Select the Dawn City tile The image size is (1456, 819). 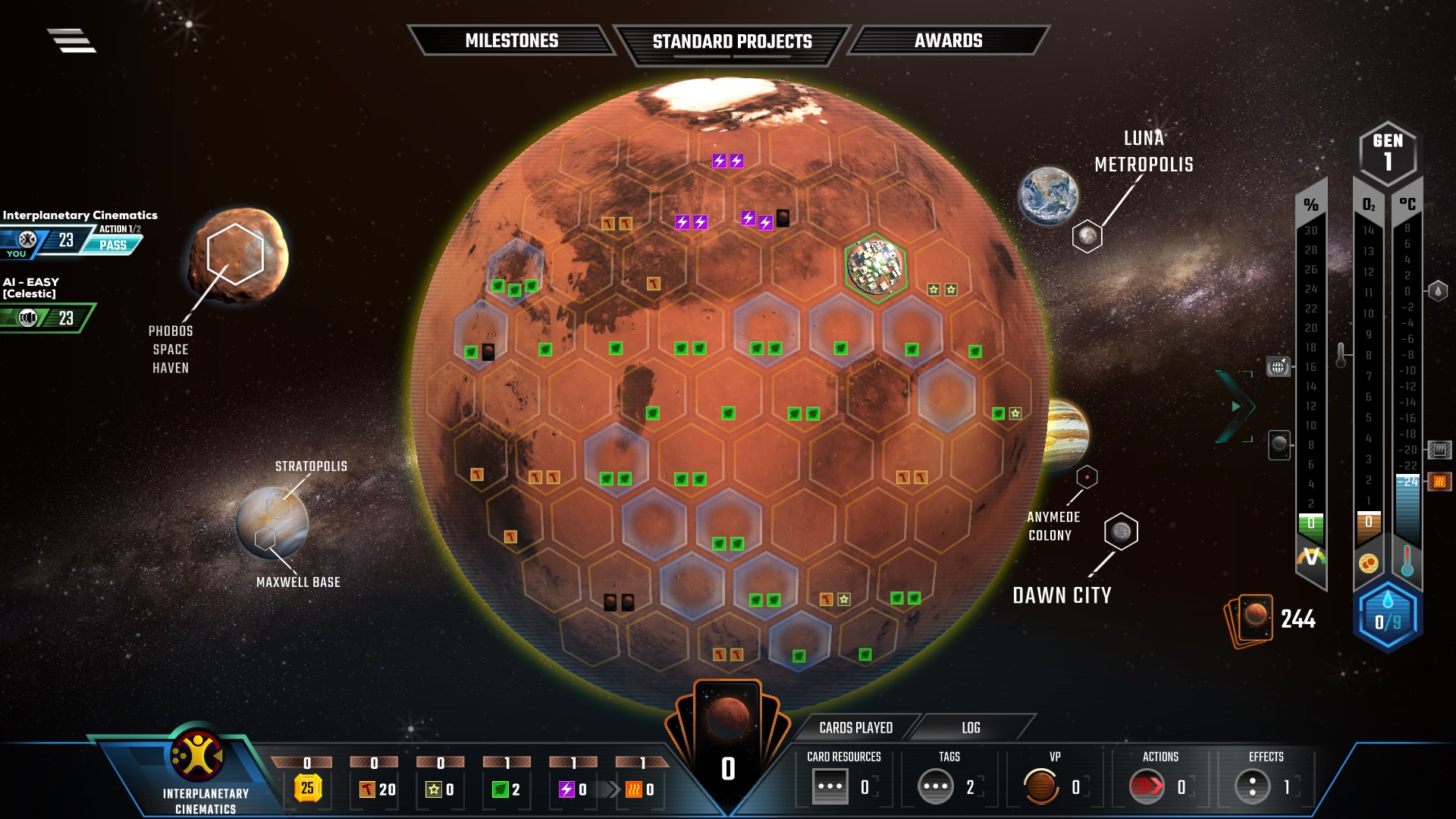coord(1121,532)
